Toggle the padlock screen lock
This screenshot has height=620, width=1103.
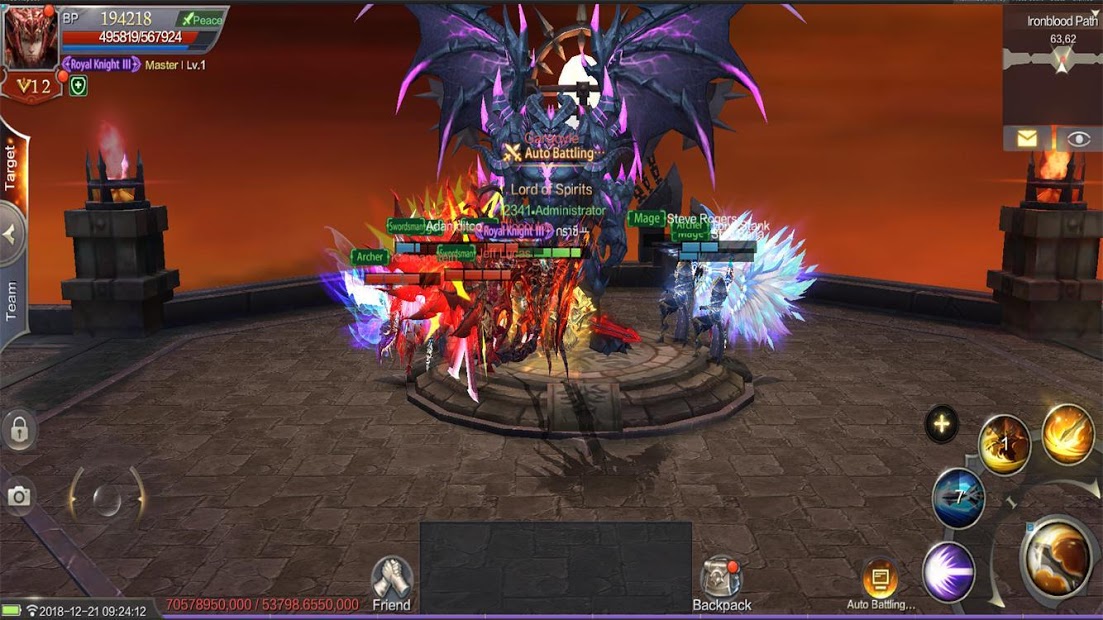point(19,430)
